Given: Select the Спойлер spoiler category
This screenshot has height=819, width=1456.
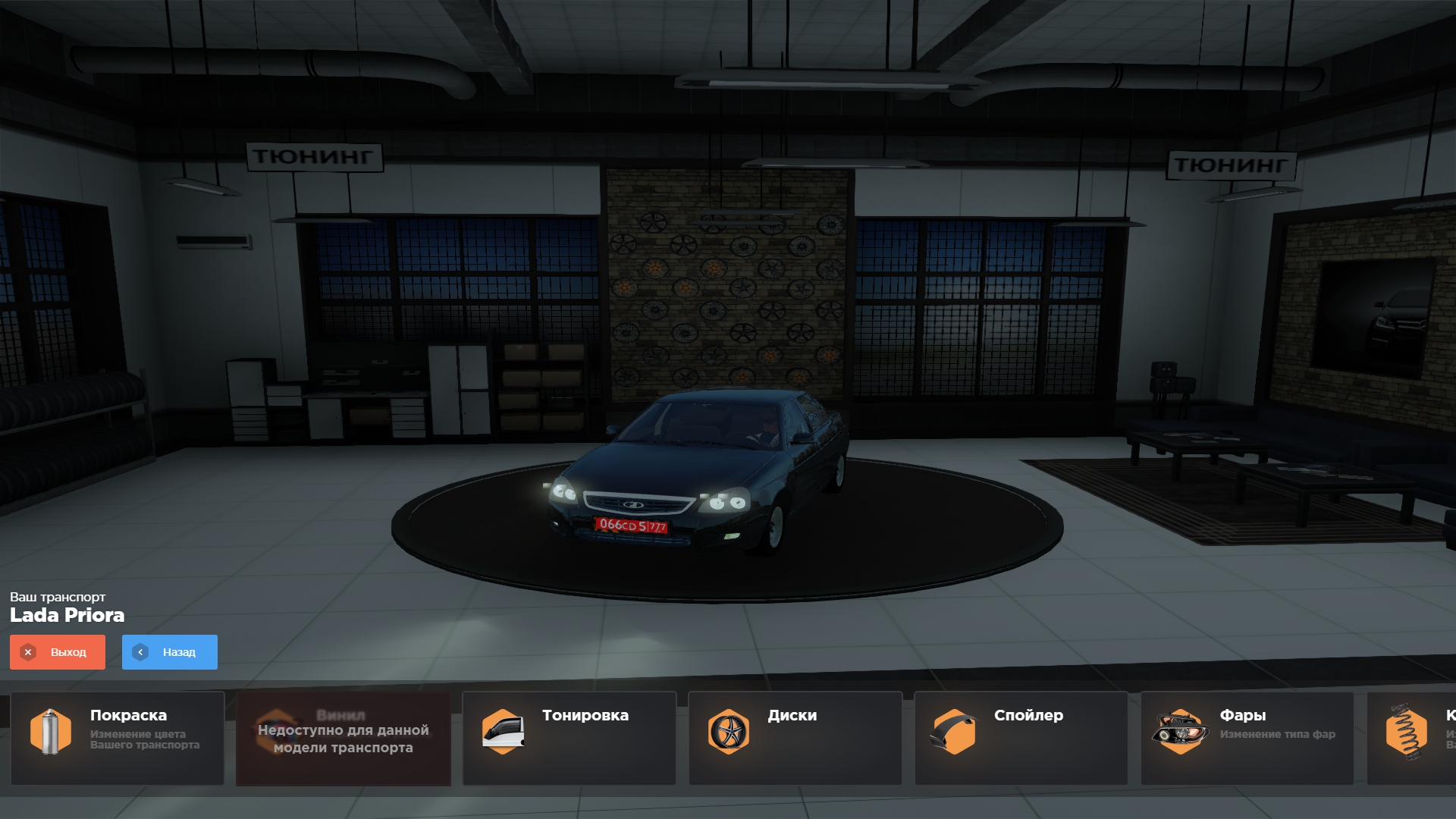Looking at the screenshot, I should coord(1021,738).
